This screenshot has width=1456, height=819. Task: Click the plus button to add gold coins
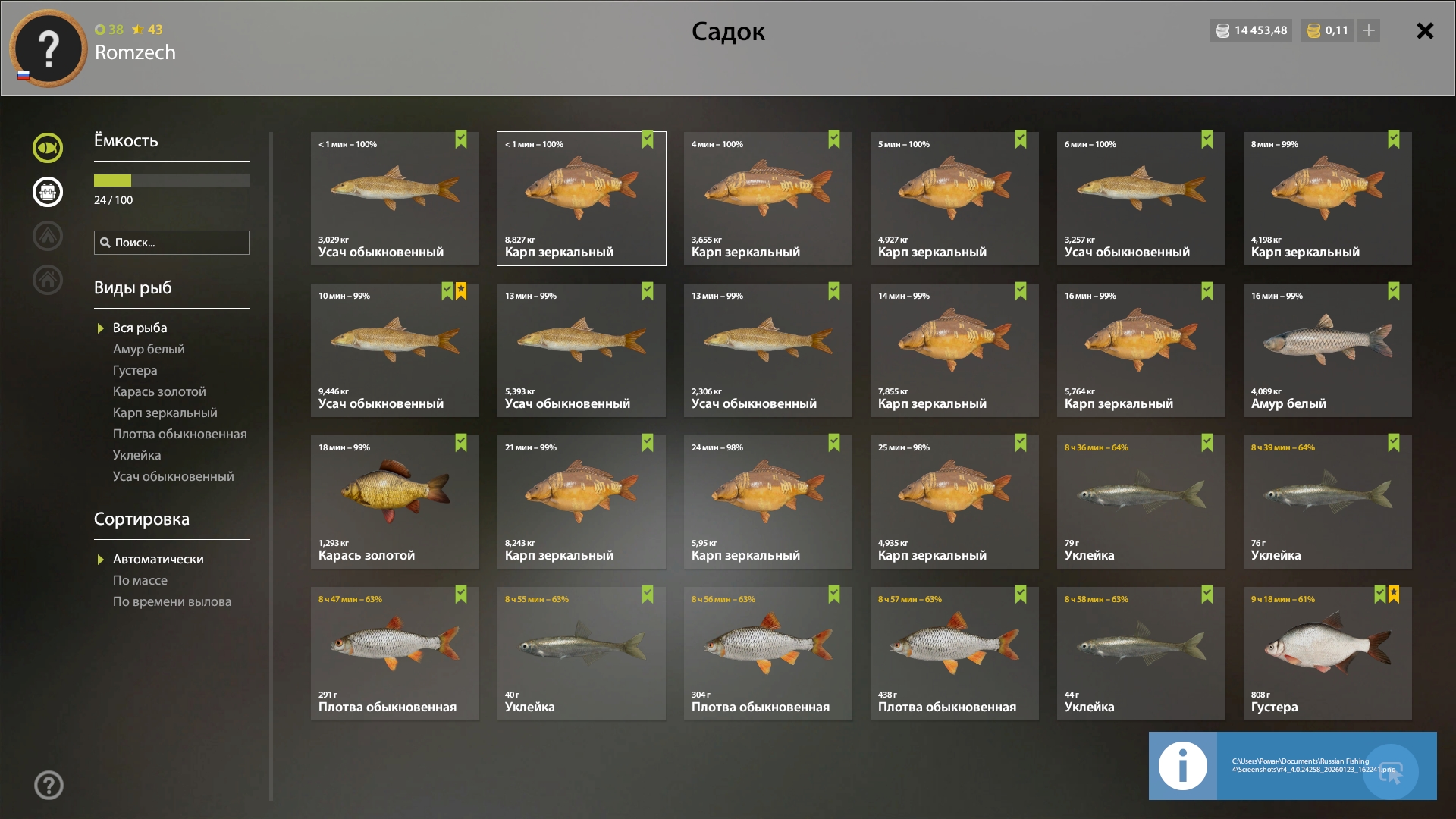[x=1369, y=30]
